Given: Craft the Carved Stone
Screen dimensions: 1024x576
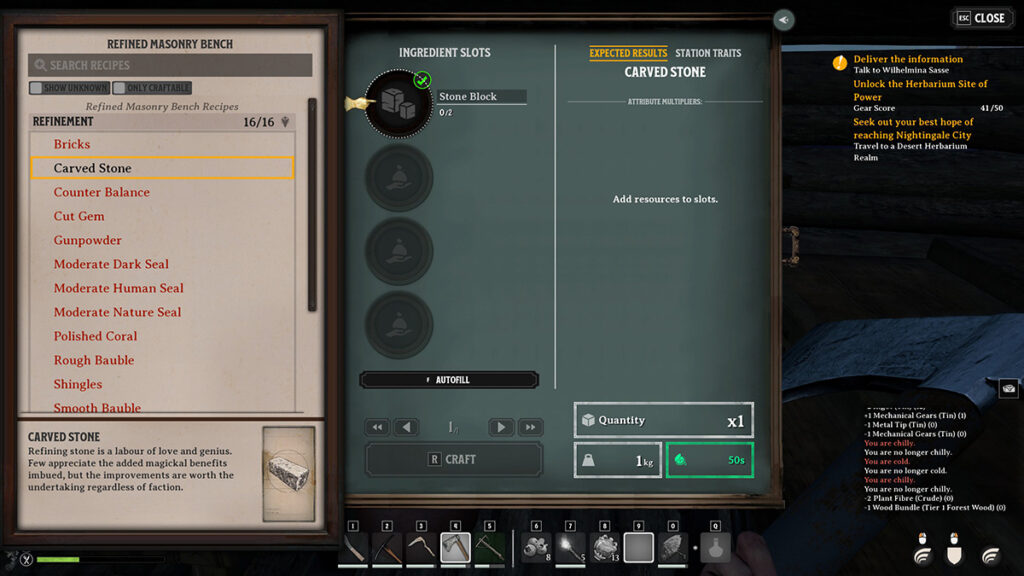Looking at the screenshot, I should coord(454,459).
